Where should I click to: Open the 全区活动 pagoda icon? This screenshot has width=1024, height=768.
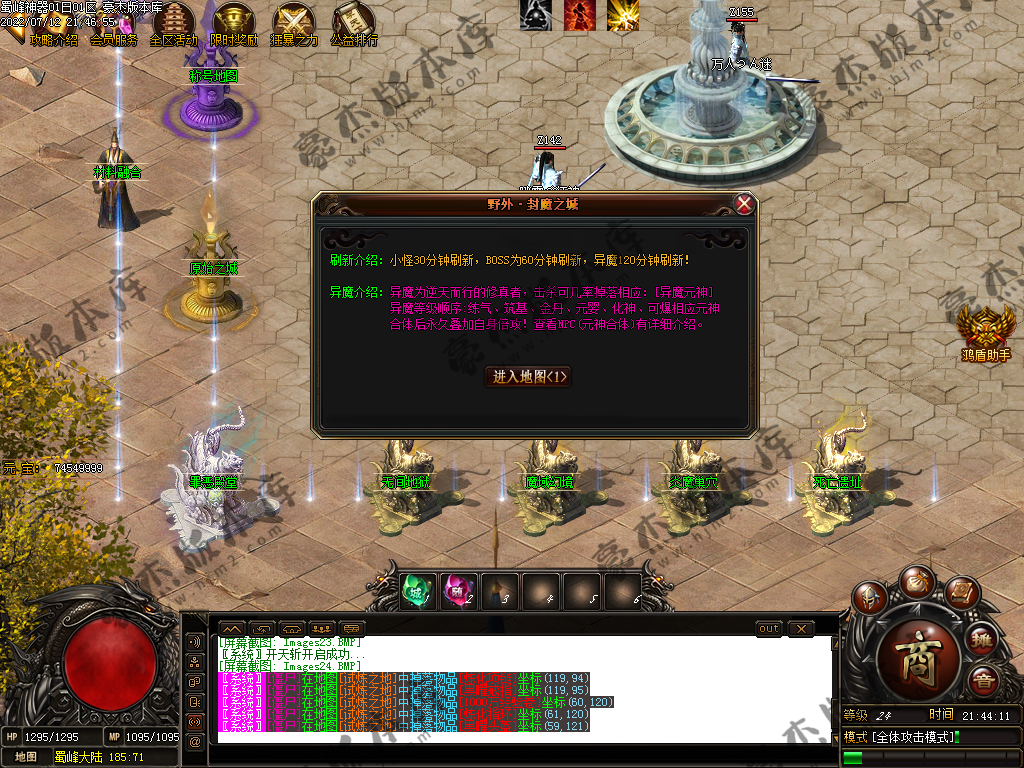(x=174, y=22)
